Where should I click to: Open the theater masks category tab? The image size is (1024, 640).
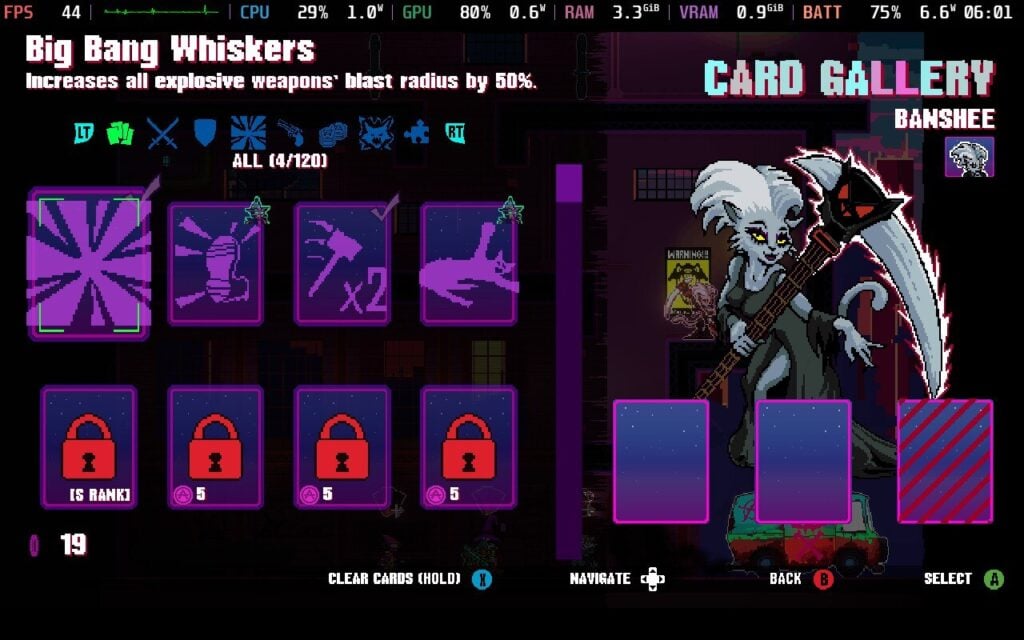332,133
